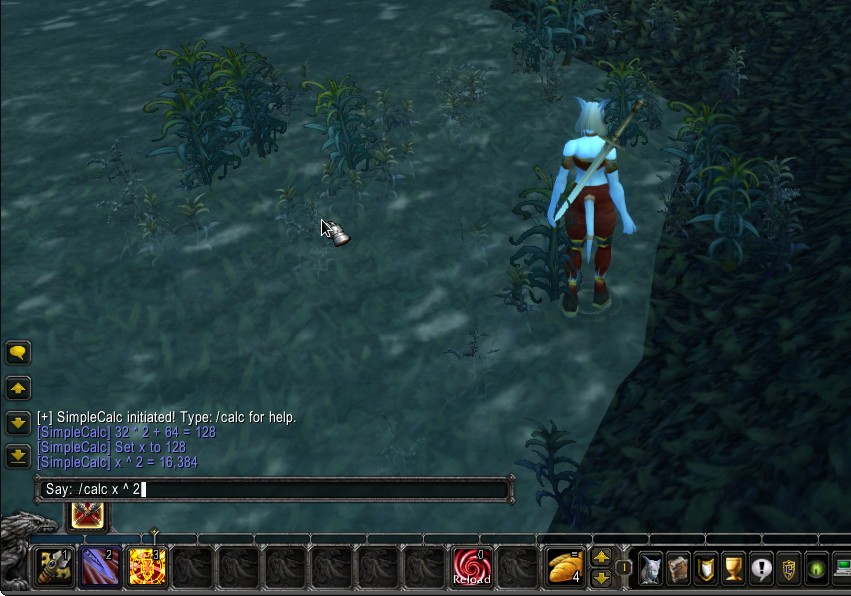851x596 pixels.
Task: Open the talents shield button
Action: pos(706,569)
